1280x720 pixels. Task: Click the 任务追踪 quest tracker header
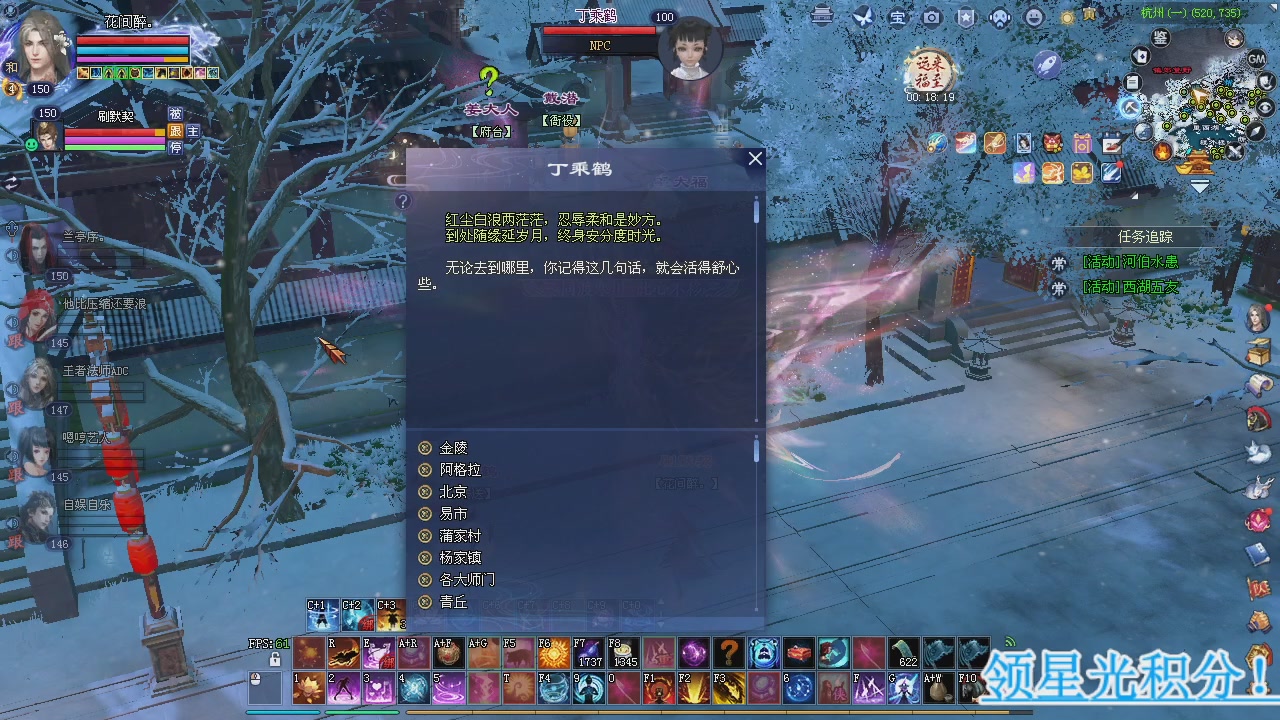[x=1147, y=237]
